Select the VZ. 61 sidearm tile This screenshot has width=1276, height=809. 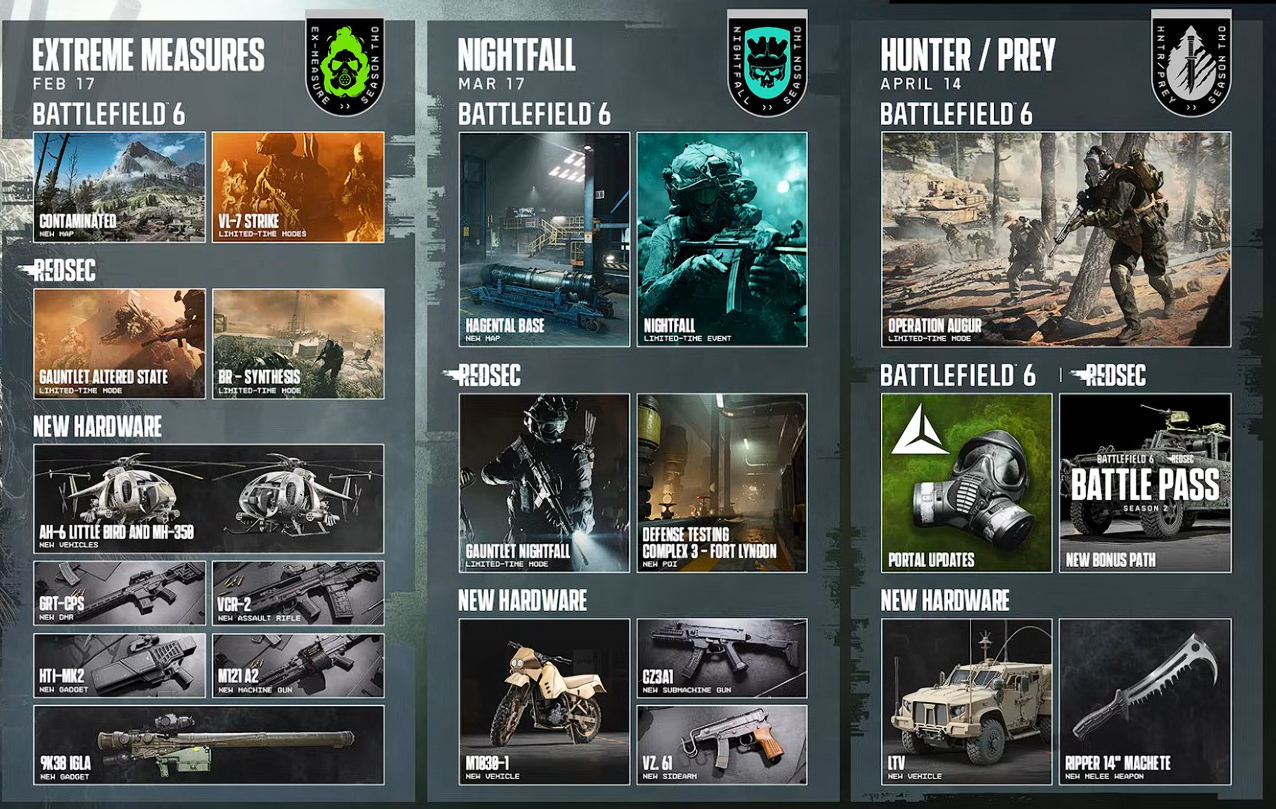(x=722, y=744)
